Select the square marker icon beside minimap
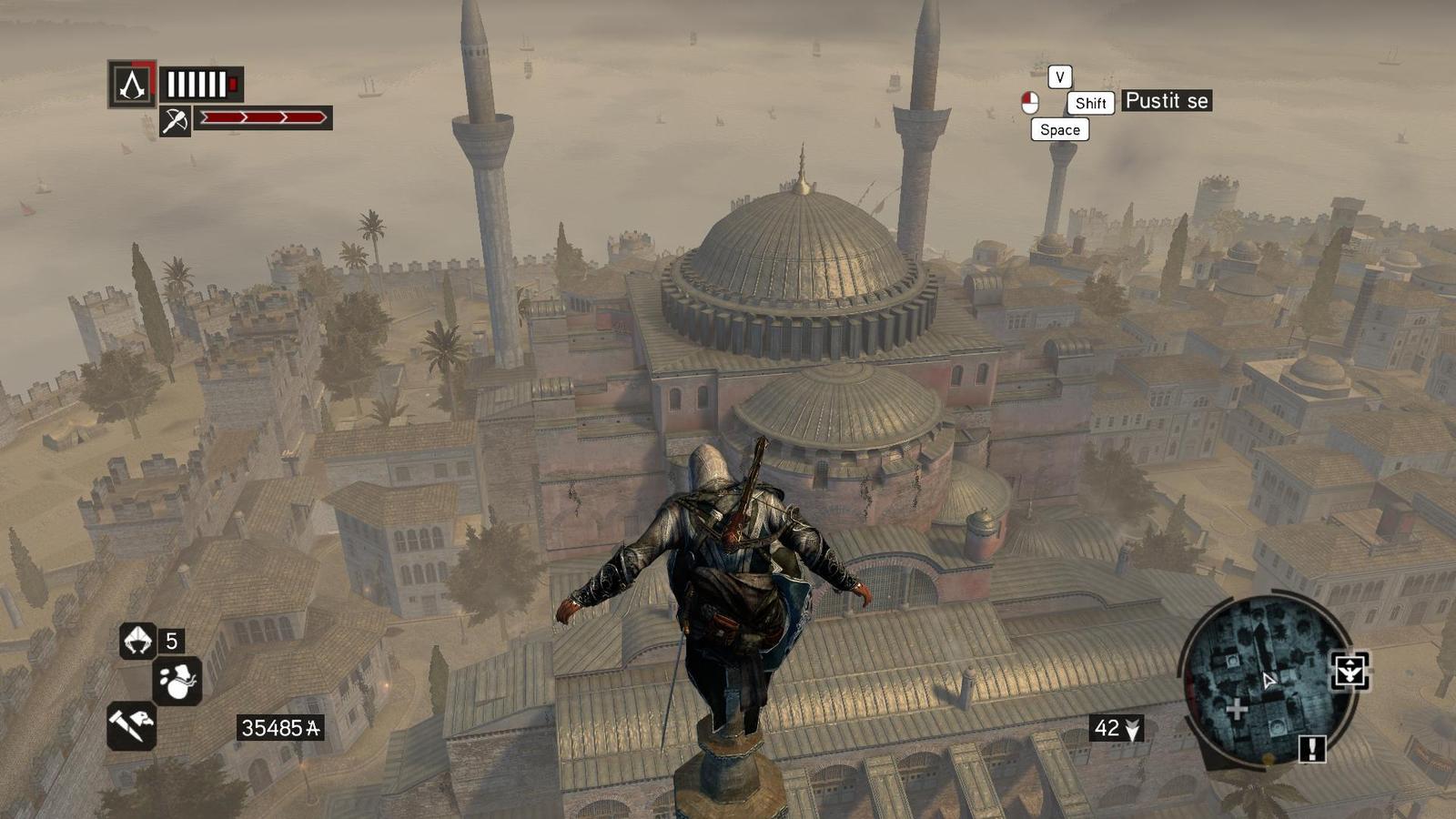The image size is (1456, 819). [x=1350, y=672]
